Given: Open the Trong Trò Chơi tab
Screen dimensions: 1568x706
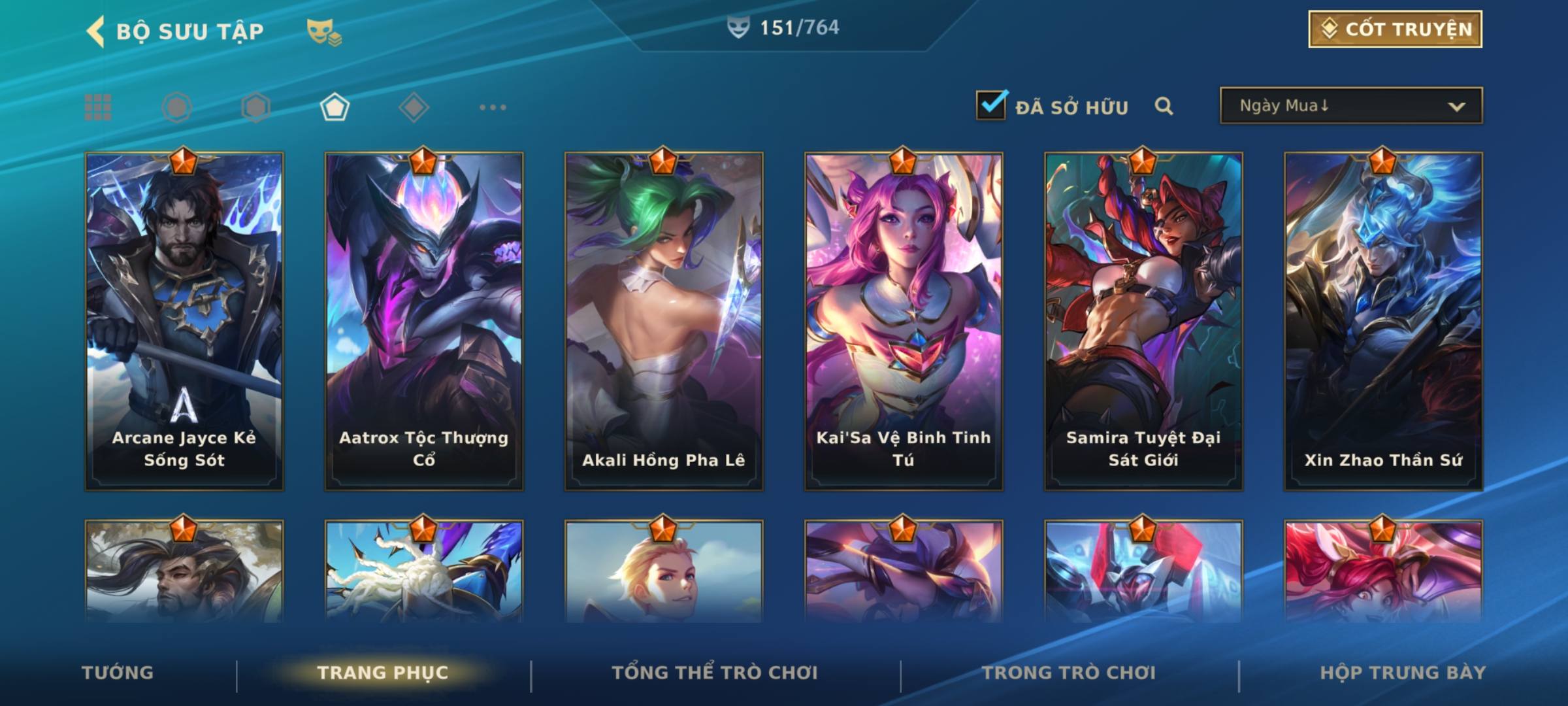Looking at the screenshot, I should click(x=1069, y=673).
